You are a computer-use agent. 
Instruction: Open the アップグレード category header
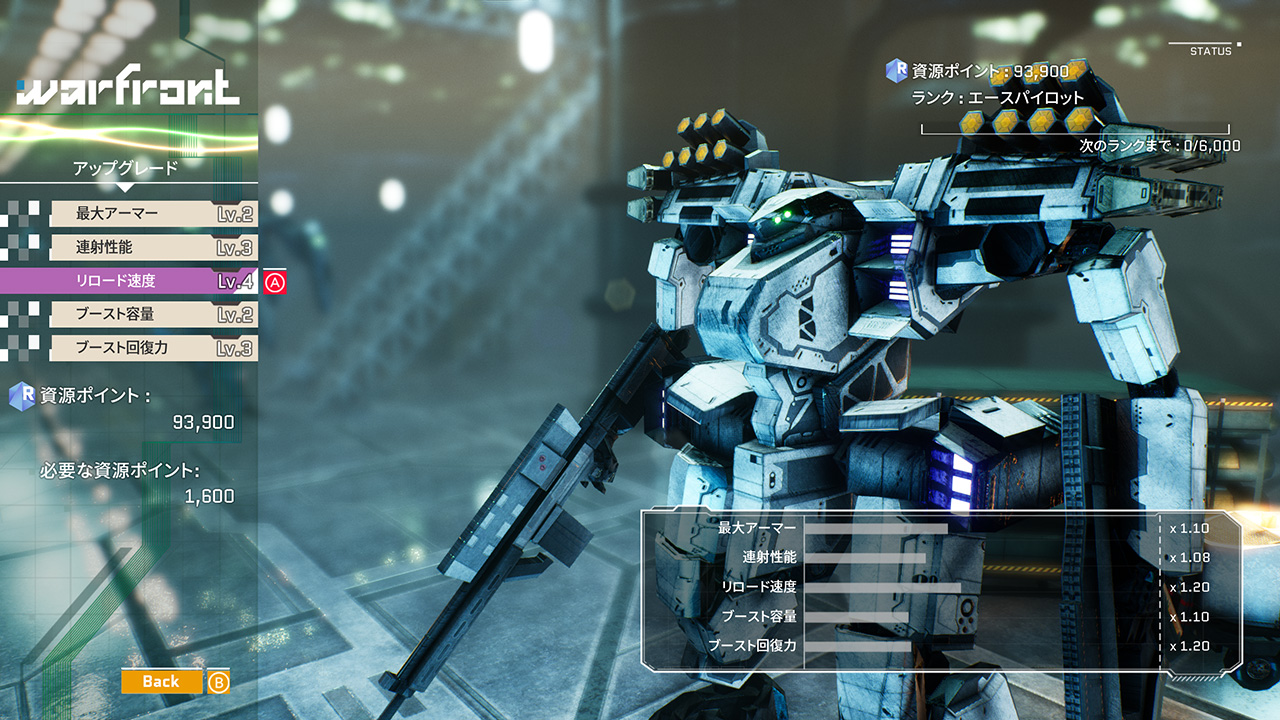pos(125,168)
